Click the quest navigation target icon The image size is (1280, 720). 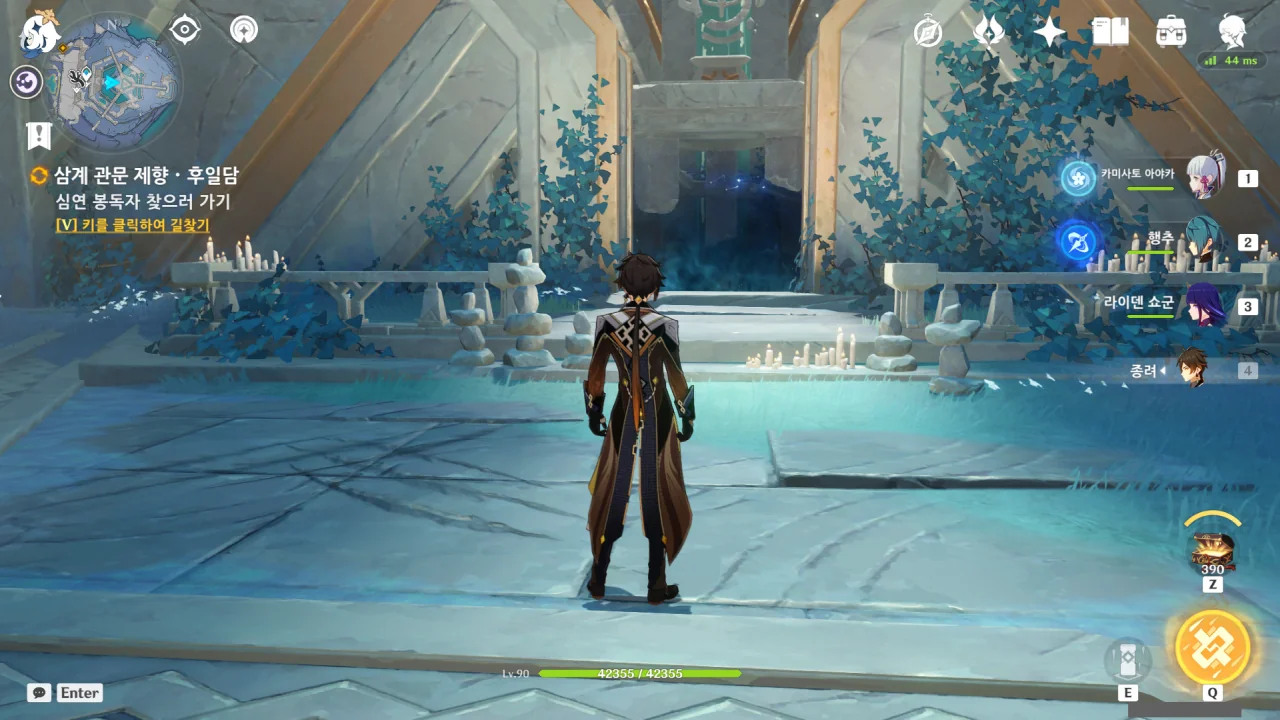point(185,29)
